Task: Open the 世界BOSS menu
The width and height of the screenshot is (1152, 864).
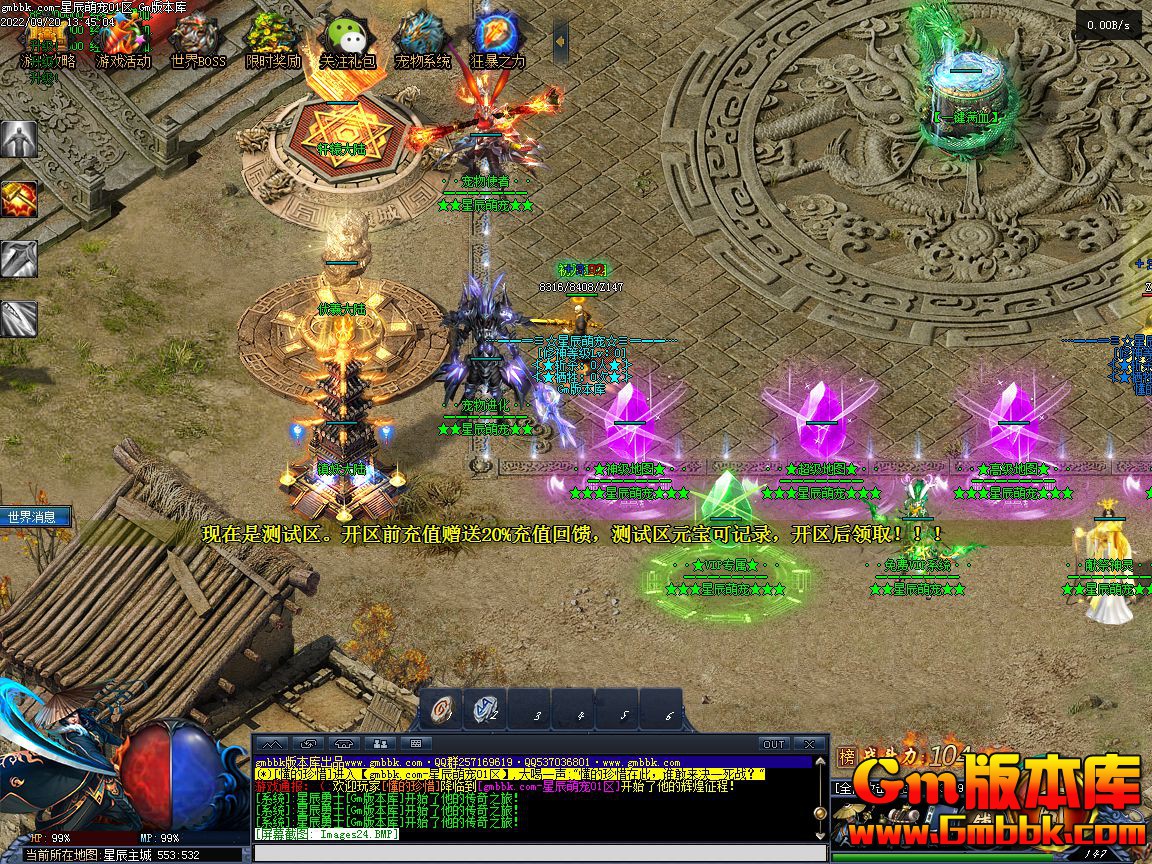Action: point(197,38)
